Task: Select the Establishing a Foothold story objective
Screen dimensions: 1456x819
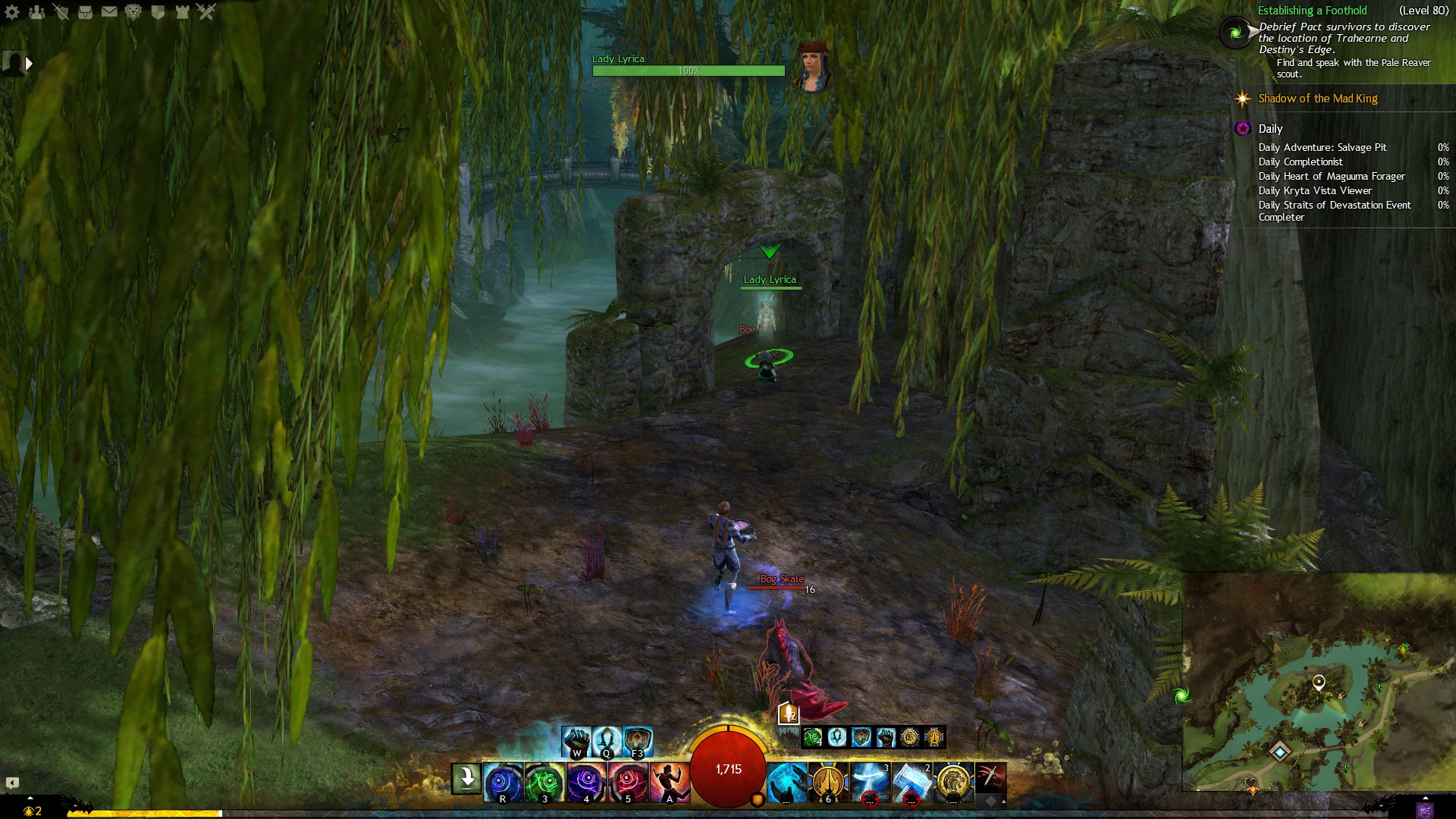Action: tap(1312, 11)
